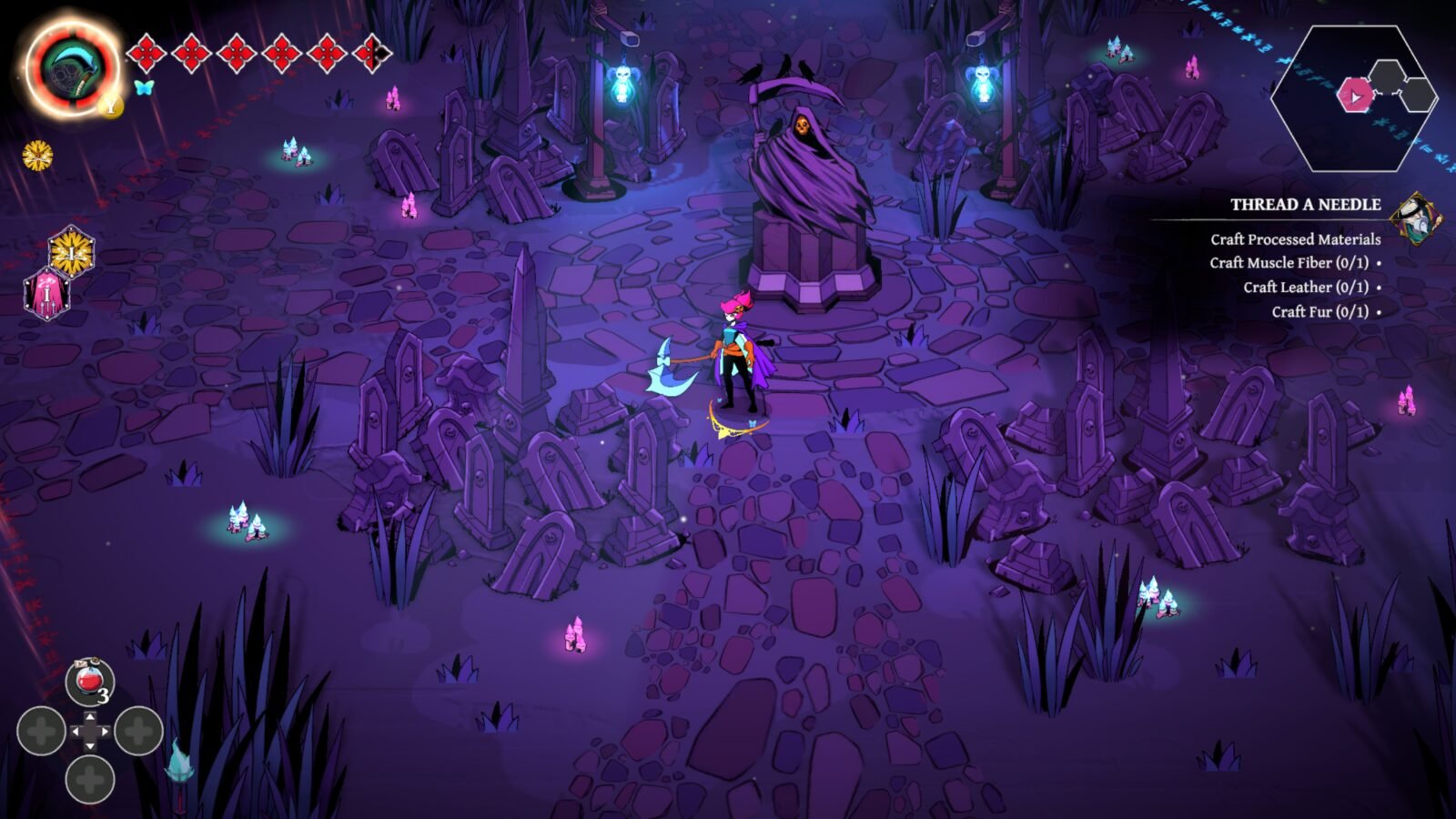Open the hexagonal minimap

(1354, 96)
